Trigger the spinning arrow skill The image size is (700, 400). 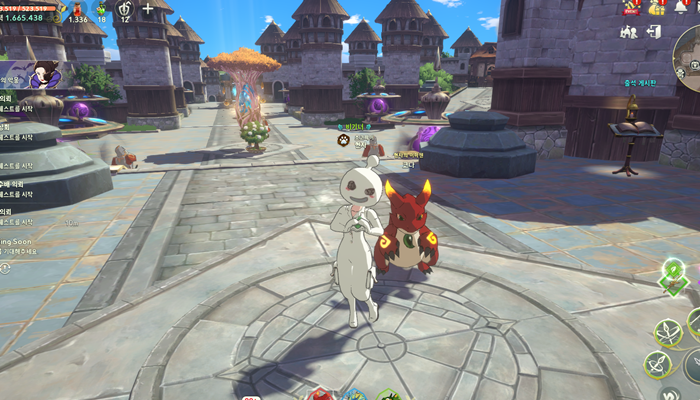click(x=657, y=364)
